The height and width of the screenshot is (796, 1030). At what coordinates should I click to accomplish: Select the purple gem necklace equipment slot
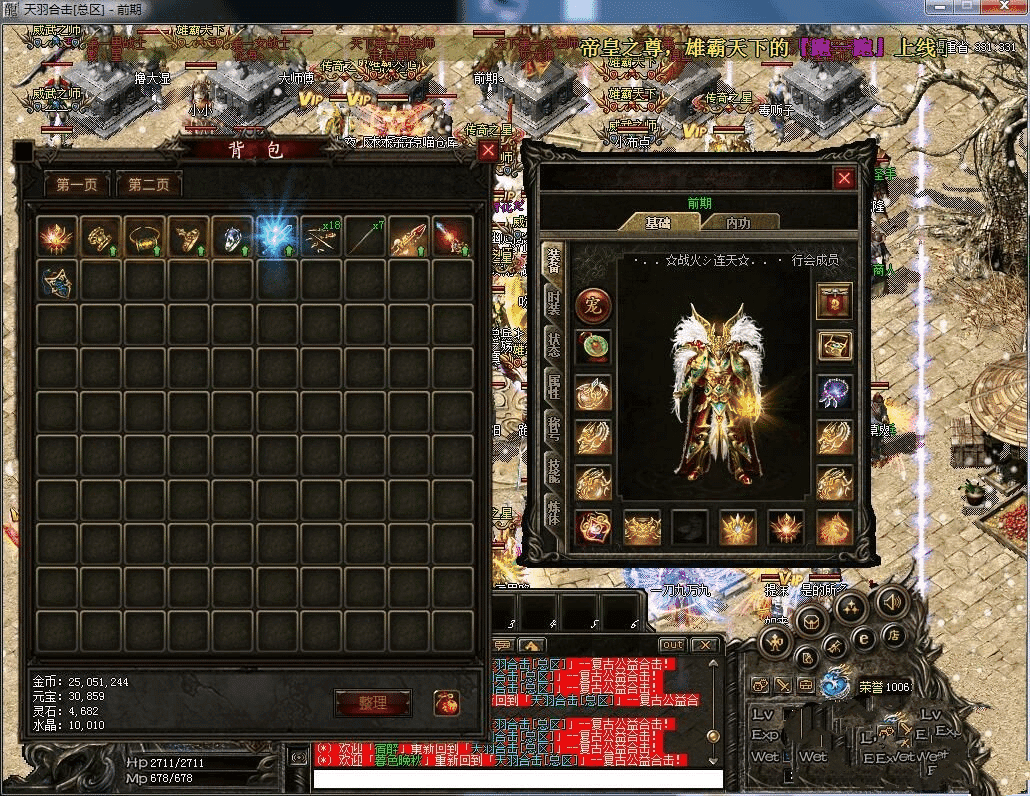click(834, 392)
